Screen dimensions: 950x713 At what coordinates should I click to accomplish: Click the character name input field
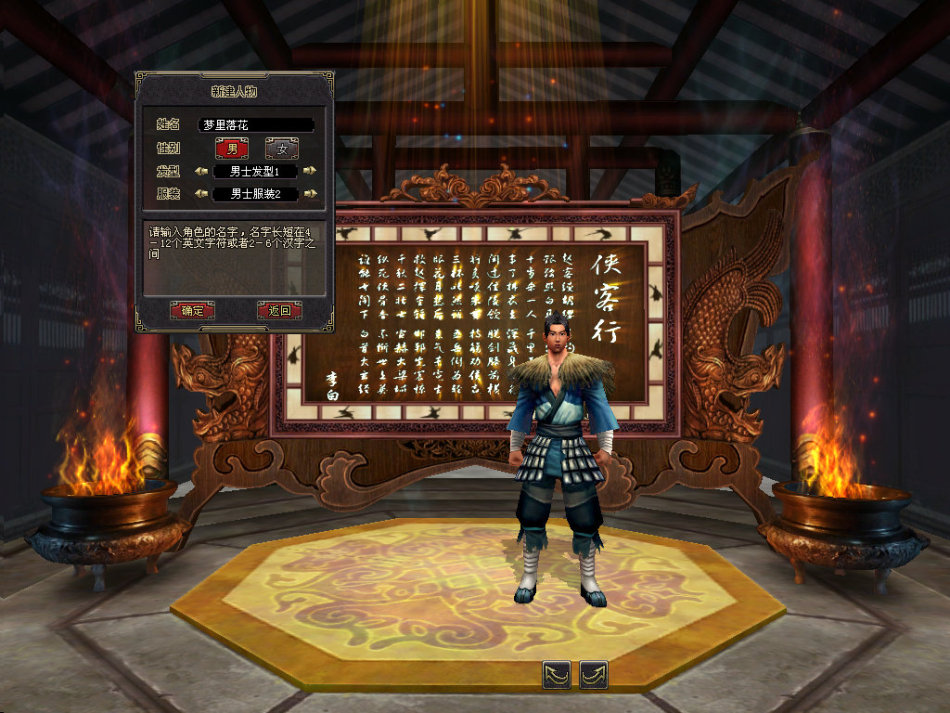(256, 125)
